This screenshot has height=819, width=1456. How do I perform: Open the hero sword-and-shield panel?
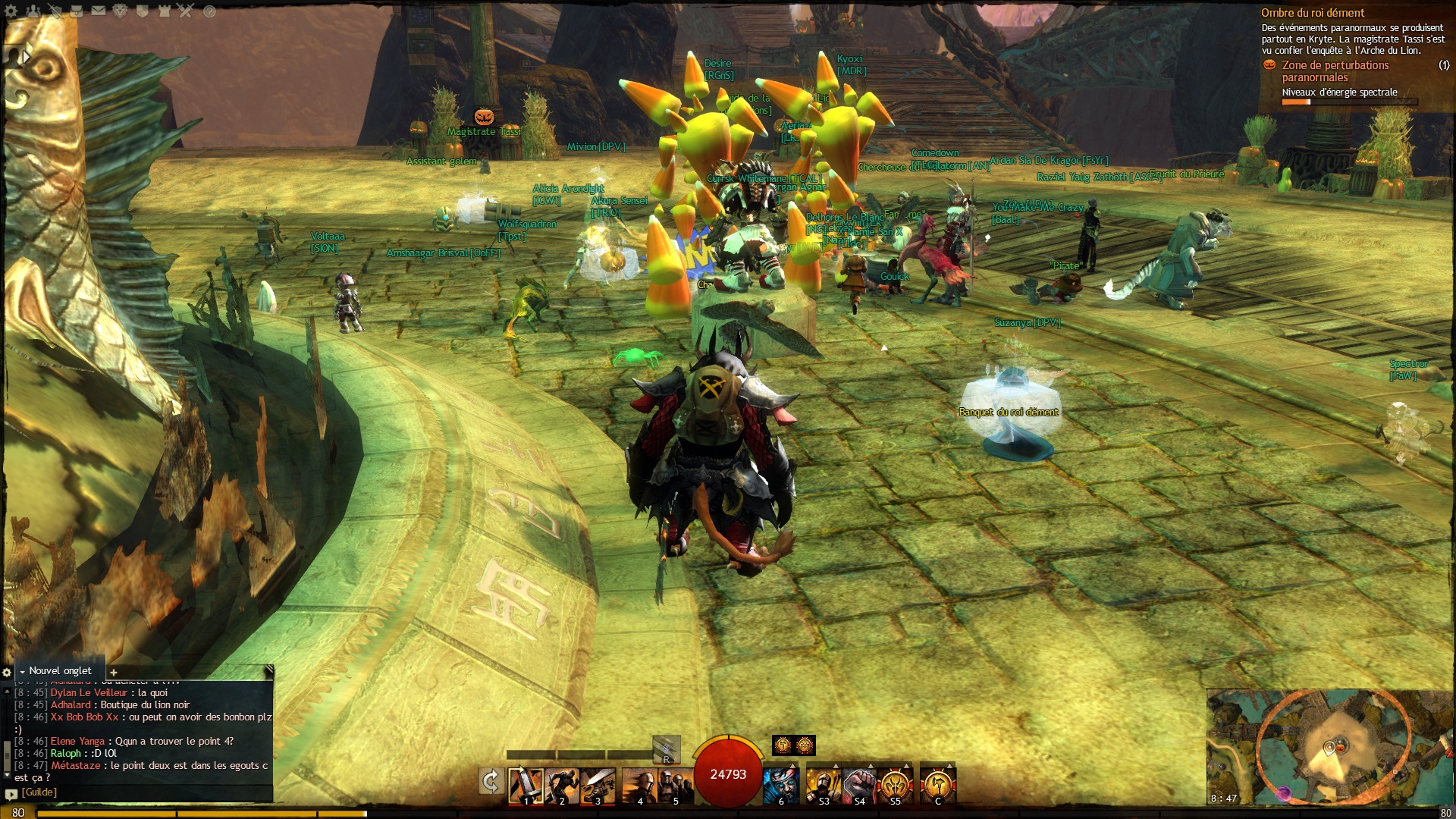[55, 11]
